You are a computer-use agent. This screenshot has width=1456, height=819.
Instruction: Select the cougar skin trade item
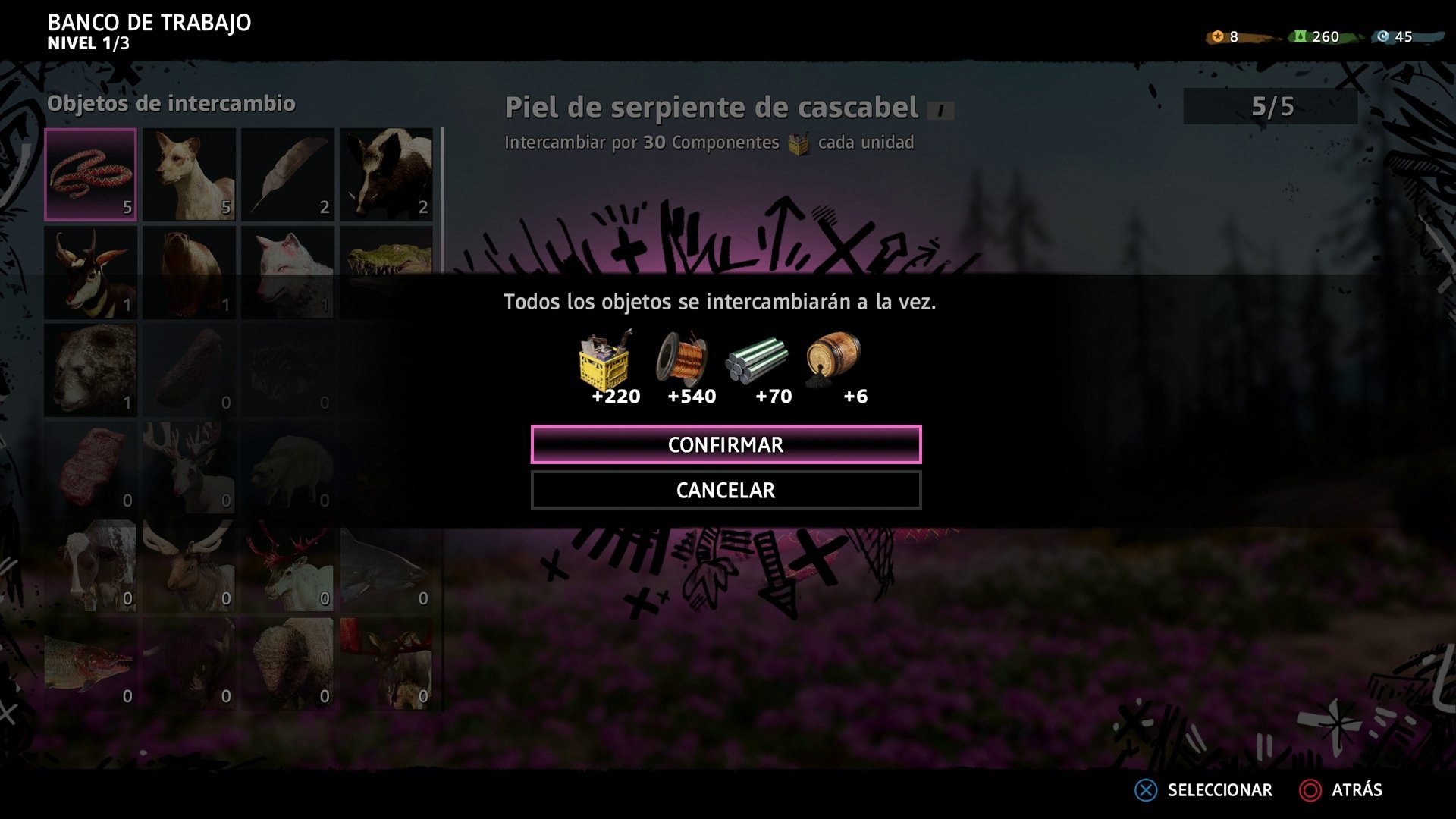coord(189,174)
